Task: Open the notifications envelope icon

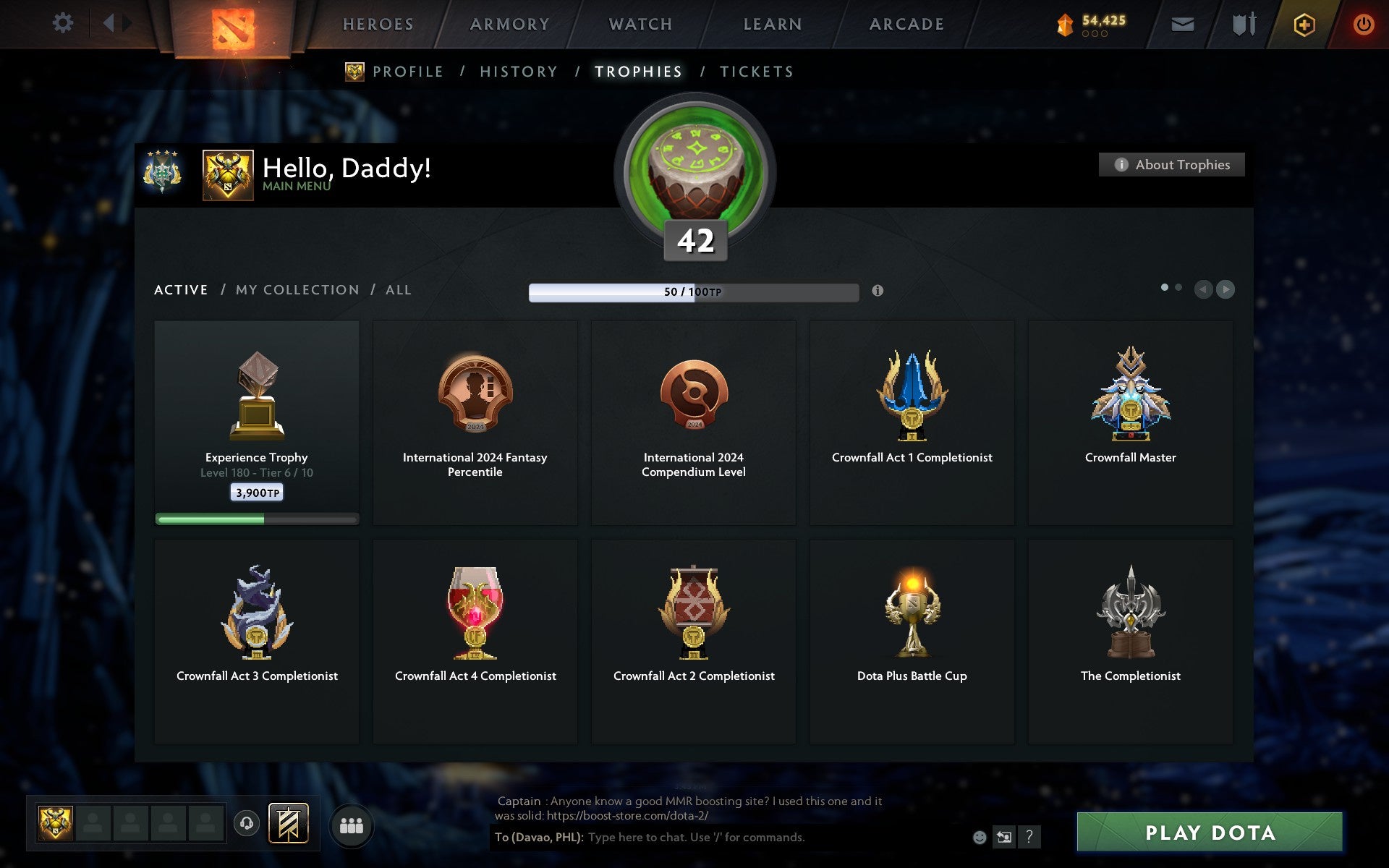Action: pyautogui.click(x=1182, y=23)
